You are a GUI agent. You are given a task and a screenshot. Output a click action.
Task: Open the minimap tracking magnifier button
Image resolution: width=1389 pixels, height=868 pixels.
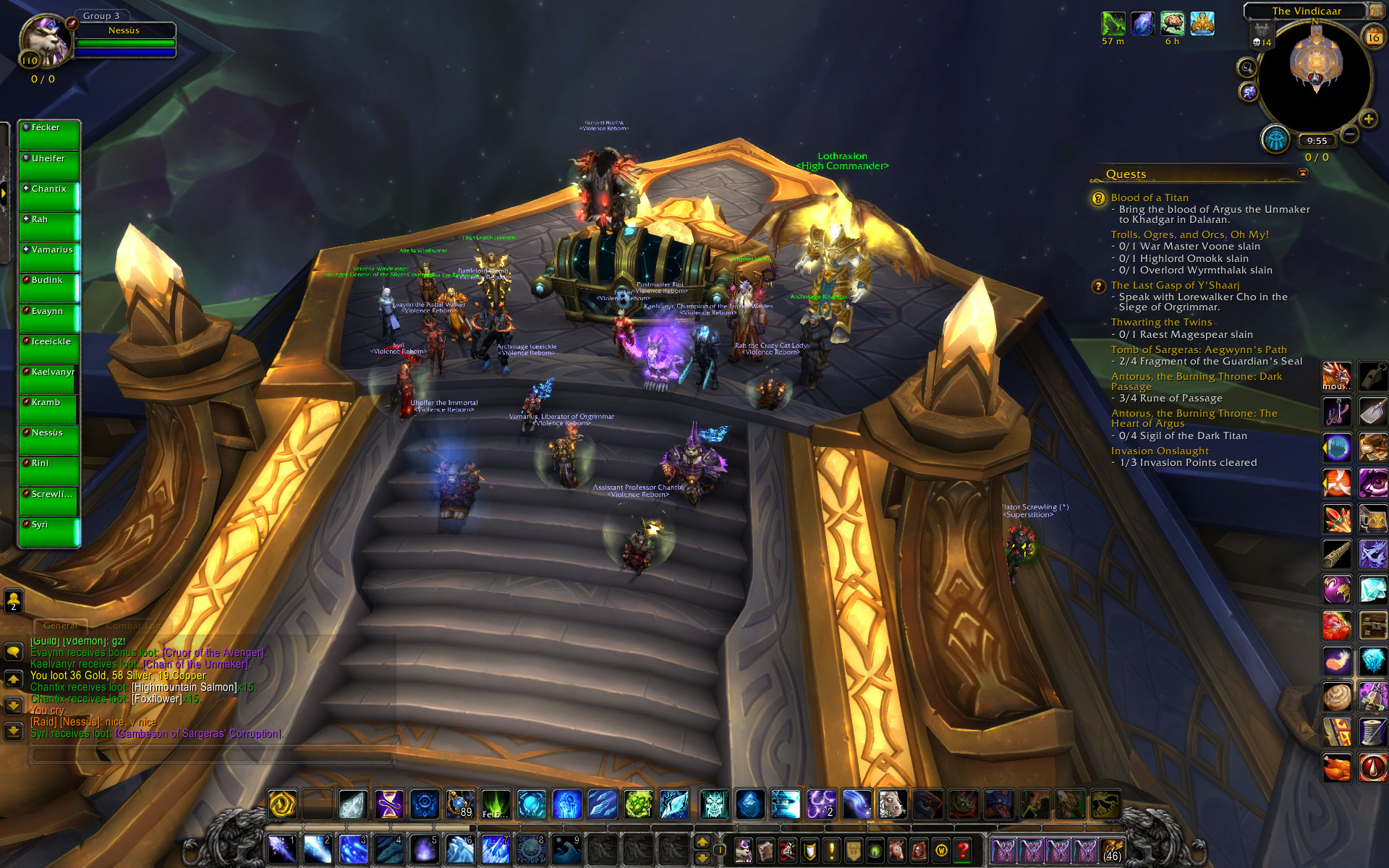[x=1246, y=68]
